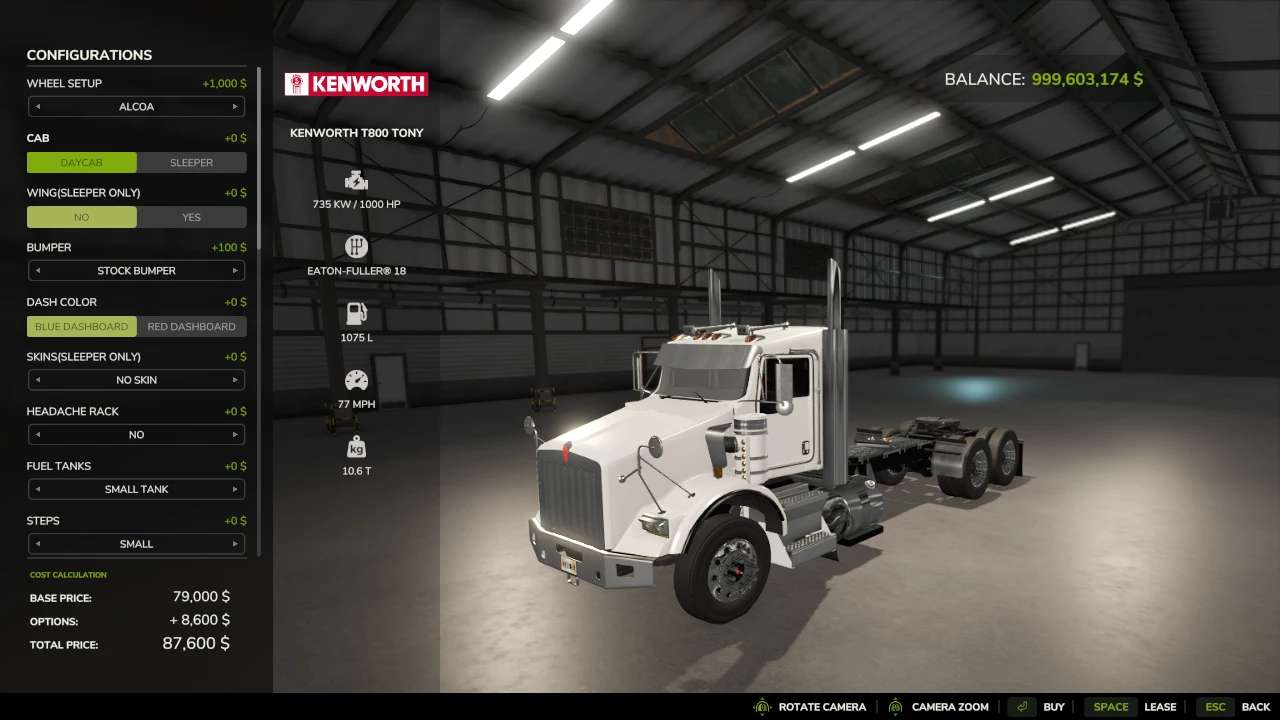Image resolution: width=1280 pixels, height=720 pixels.
Task: Cycle Stock Bumper option backward
Action: tap(38, 271)
